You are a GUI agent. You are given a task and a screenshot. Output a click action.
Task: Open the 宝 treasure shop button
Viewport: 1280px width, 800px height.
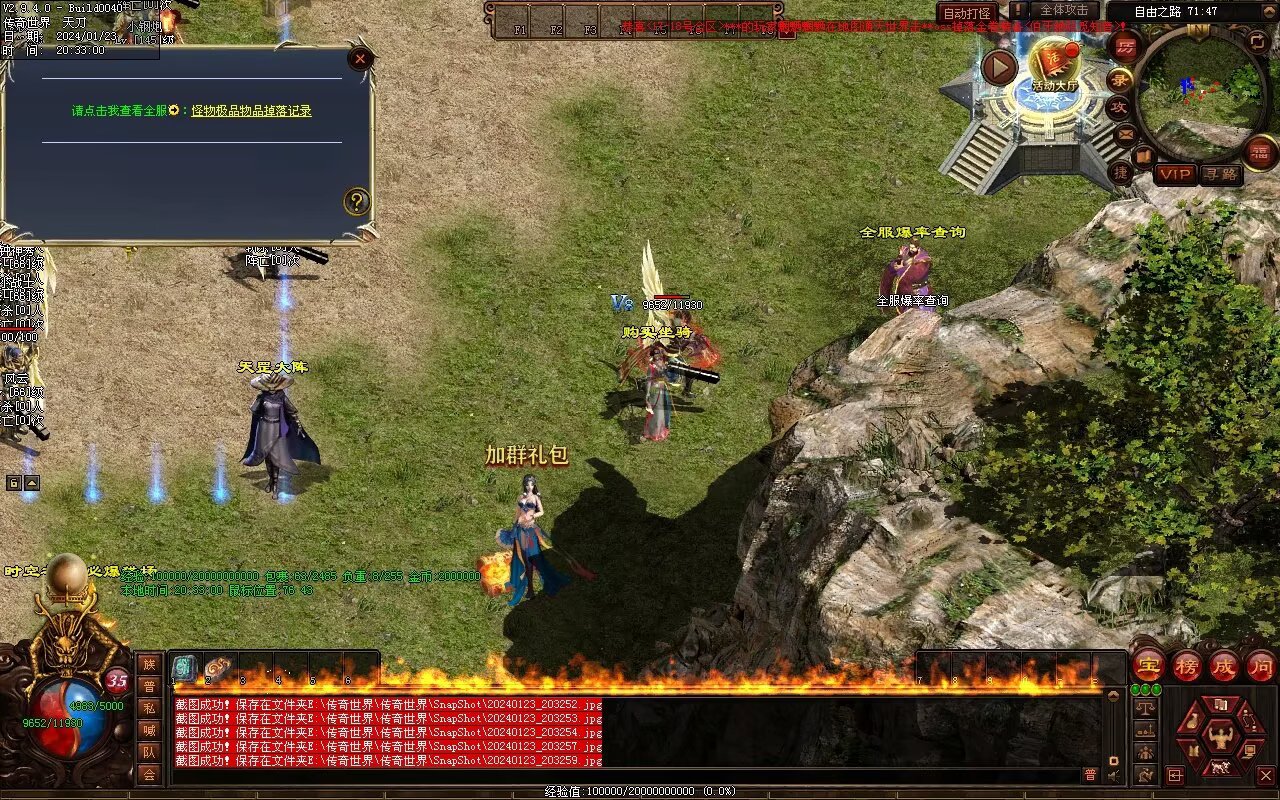pyautogui.click(x=1148, y=665)
